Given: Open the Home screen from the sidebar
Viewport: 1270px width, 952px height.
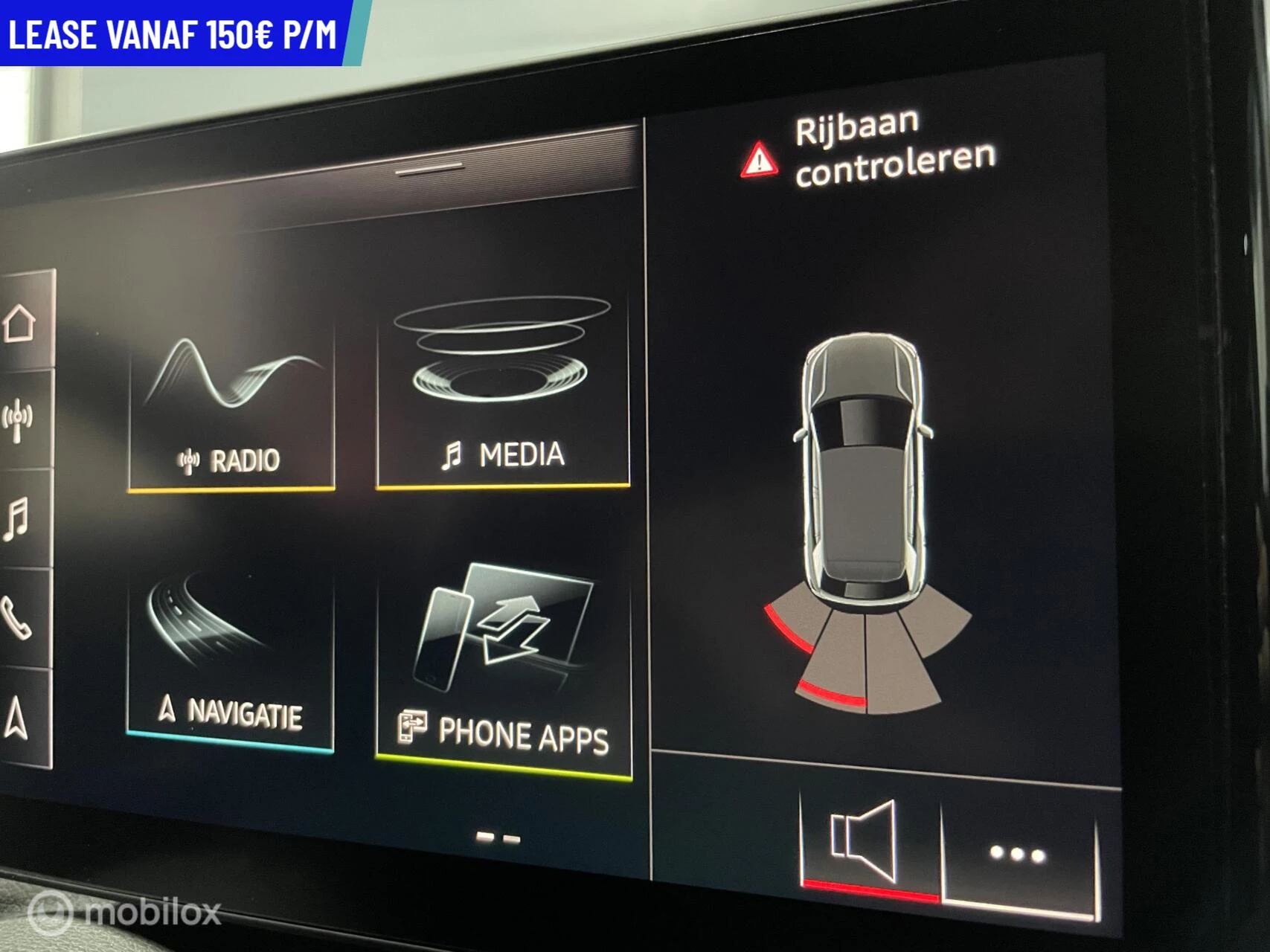Looking at the screenshot, I should click(19, 321).
